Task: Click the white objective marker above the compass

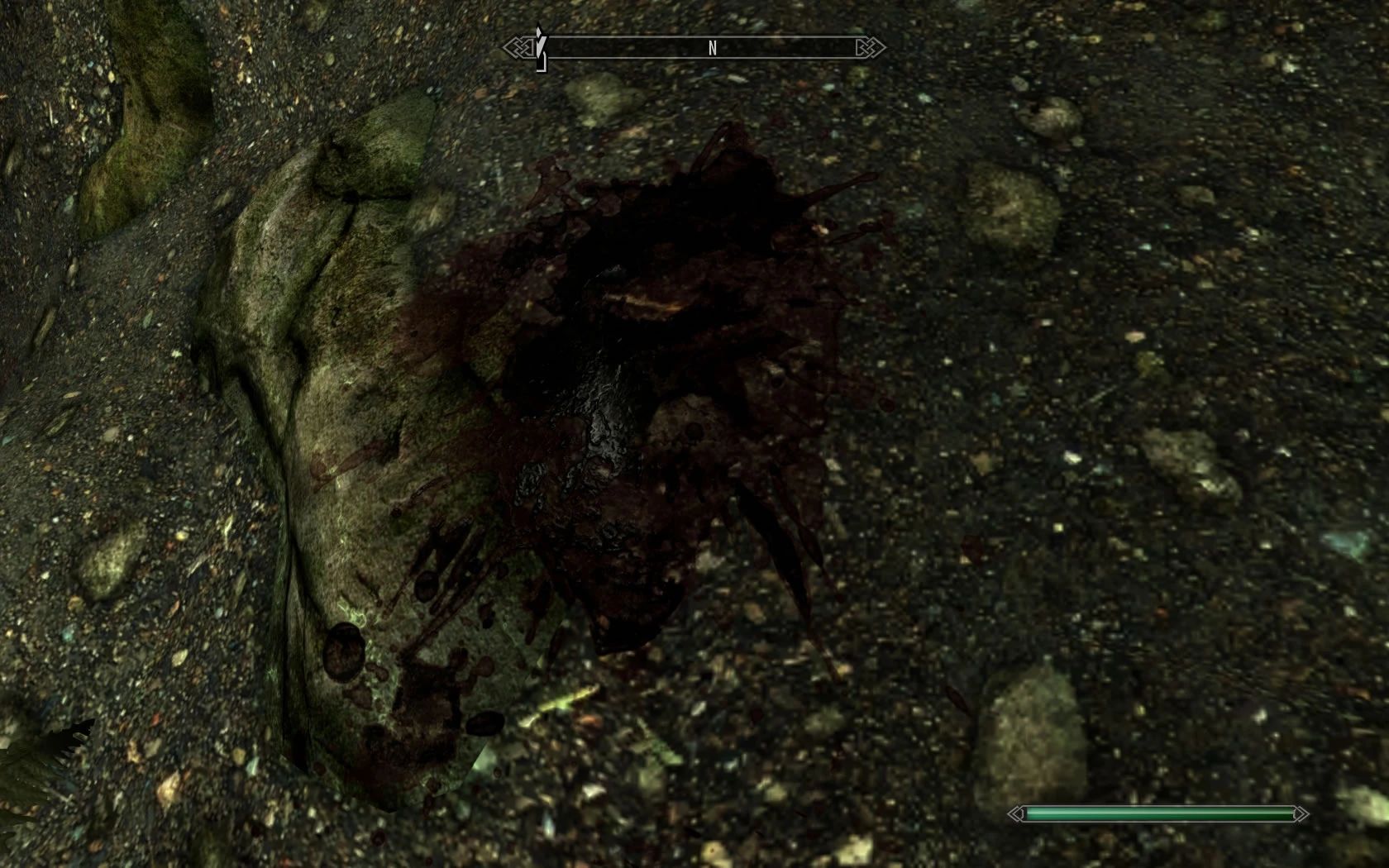Action: click(540, 31)
